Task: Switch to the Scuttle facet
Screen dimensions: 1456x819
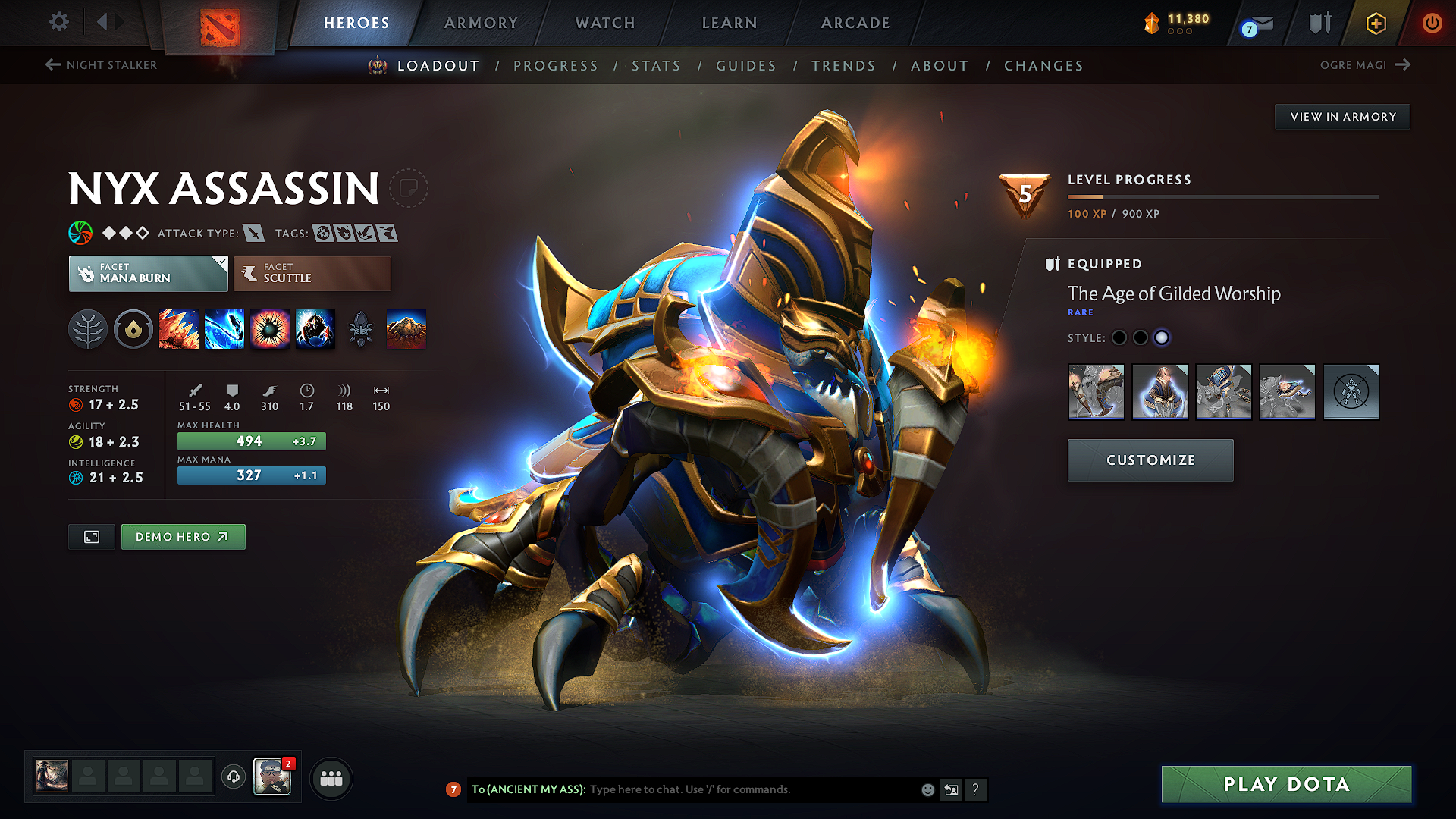Action: click(x=312, y=273)
